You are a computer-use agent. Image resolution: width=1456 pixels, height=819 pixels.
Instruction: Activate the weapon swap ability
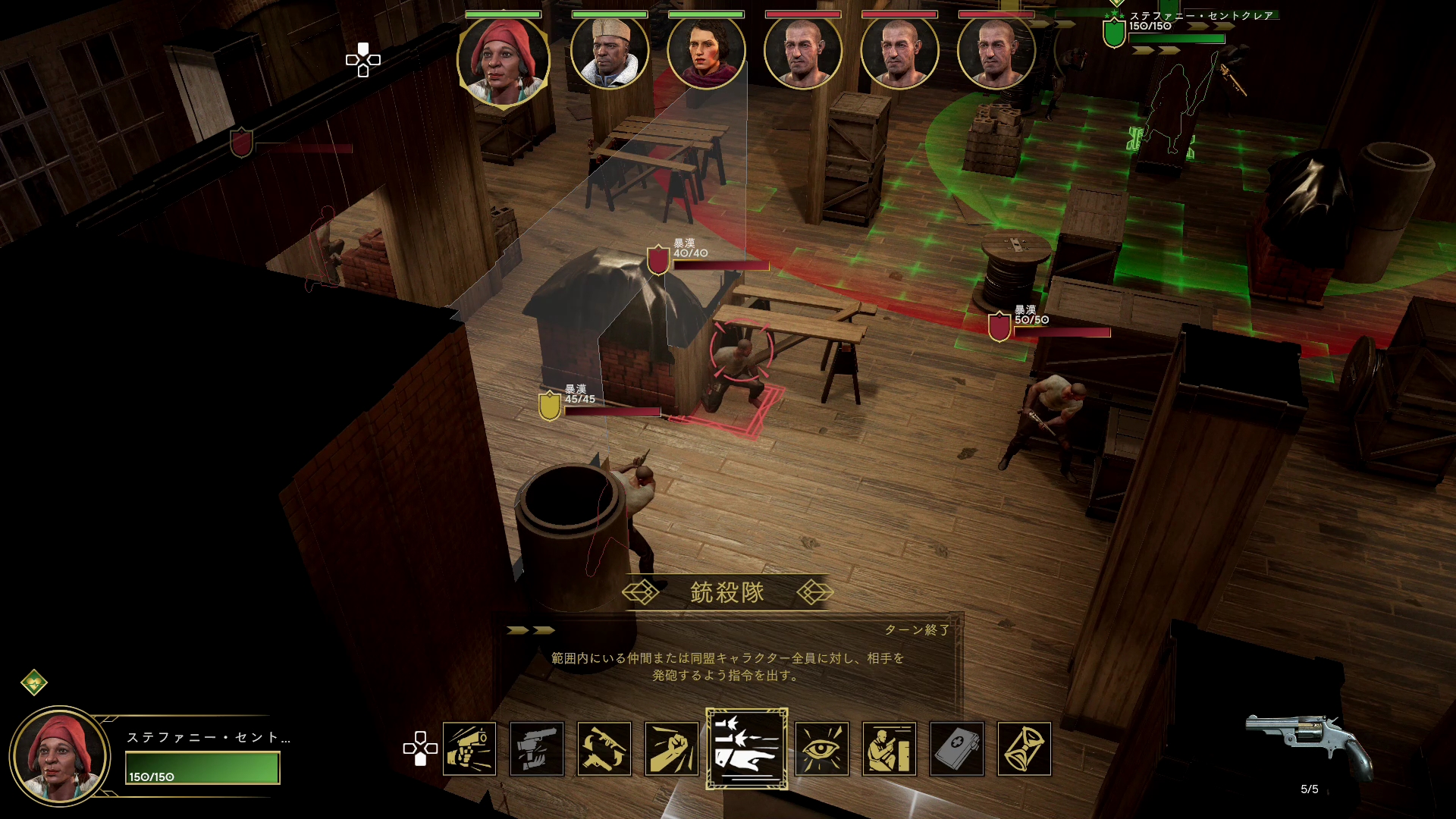tap(604, 749)
